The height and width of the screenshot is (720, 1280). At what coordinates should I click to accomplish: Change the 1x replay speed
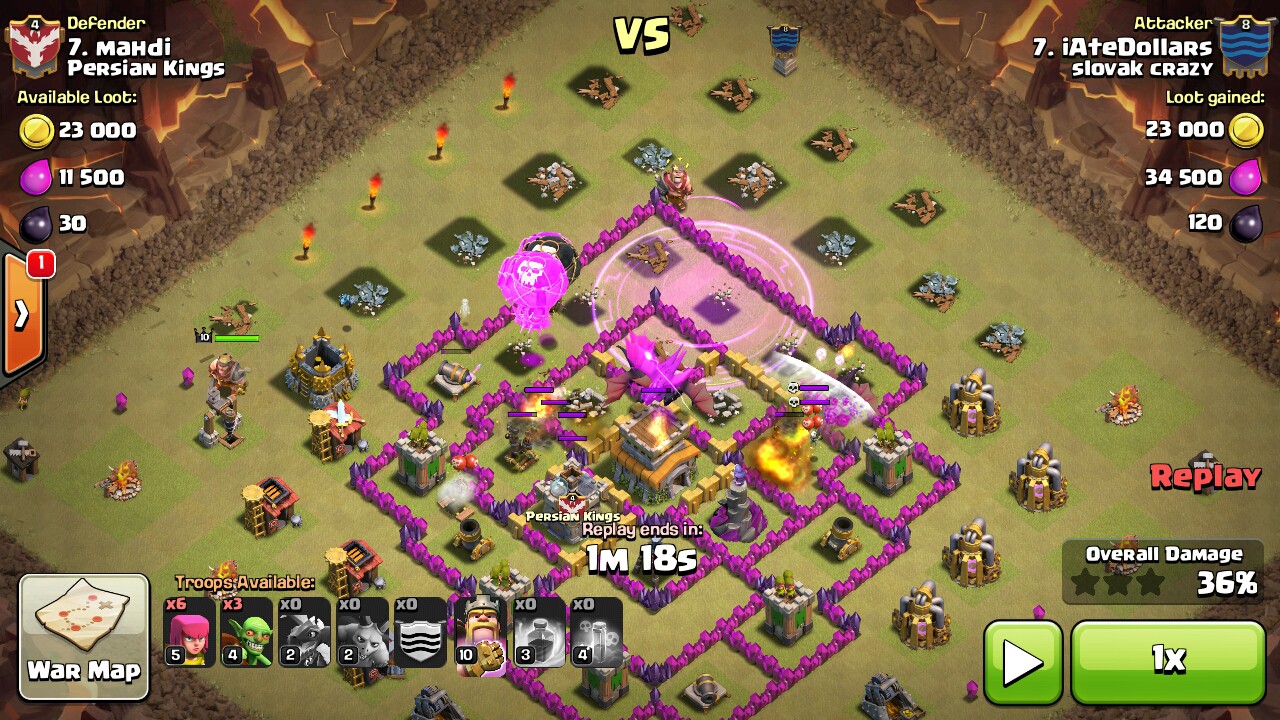(1168, 662)
